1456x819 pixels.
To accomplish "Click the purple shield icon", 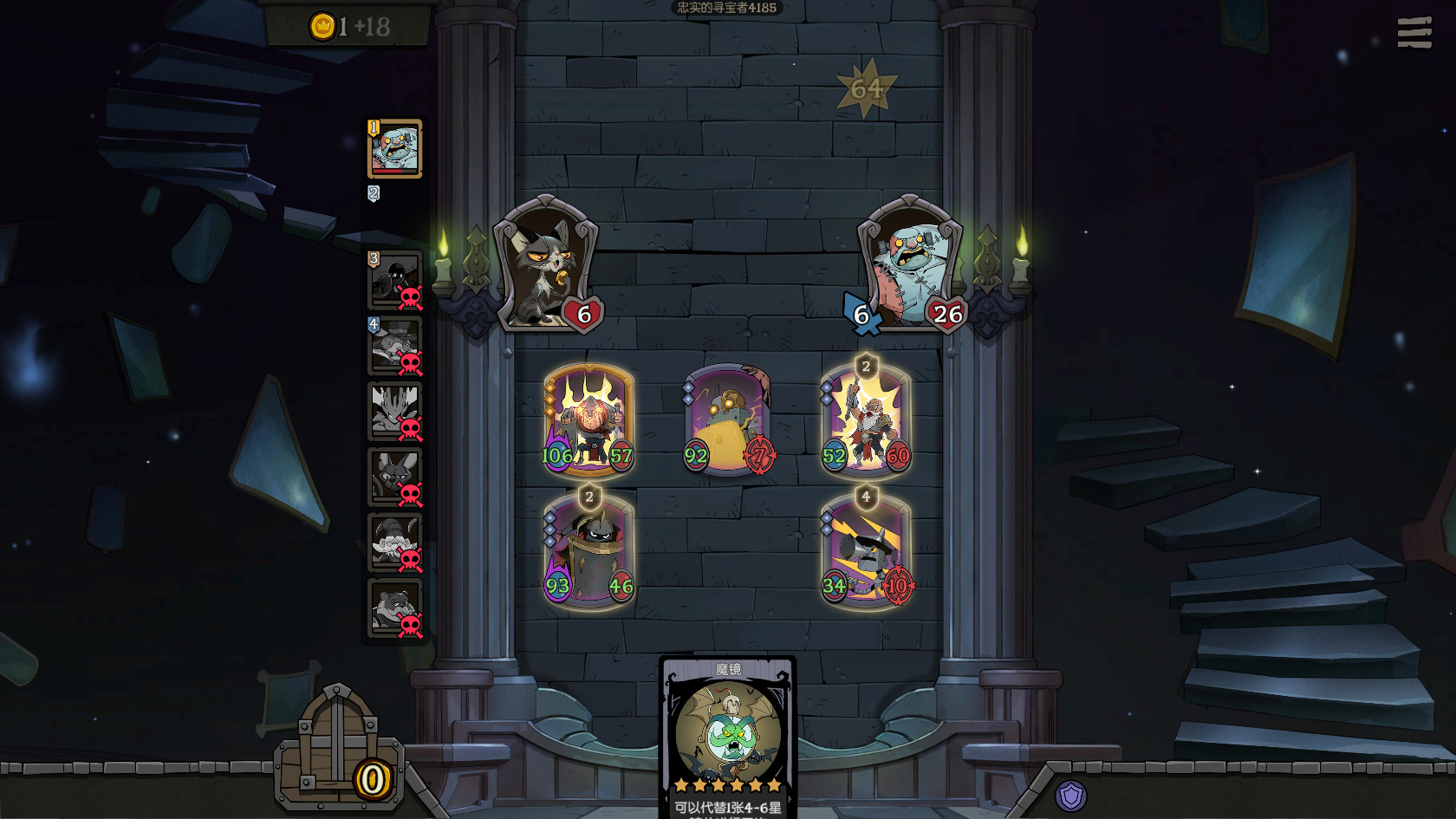I will (1071, 796).
